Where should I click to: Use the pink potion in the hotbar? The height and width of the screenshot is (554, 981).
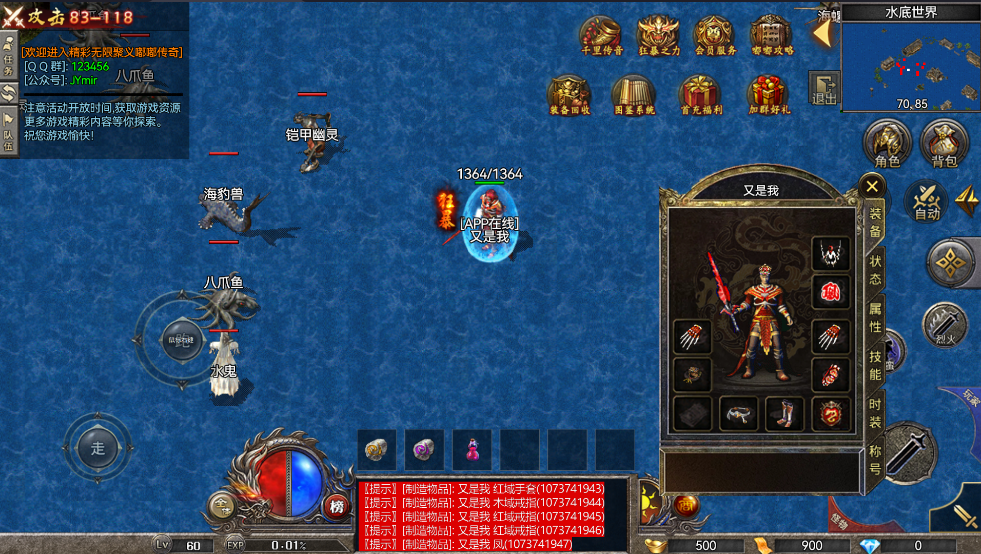click(471, 449)
